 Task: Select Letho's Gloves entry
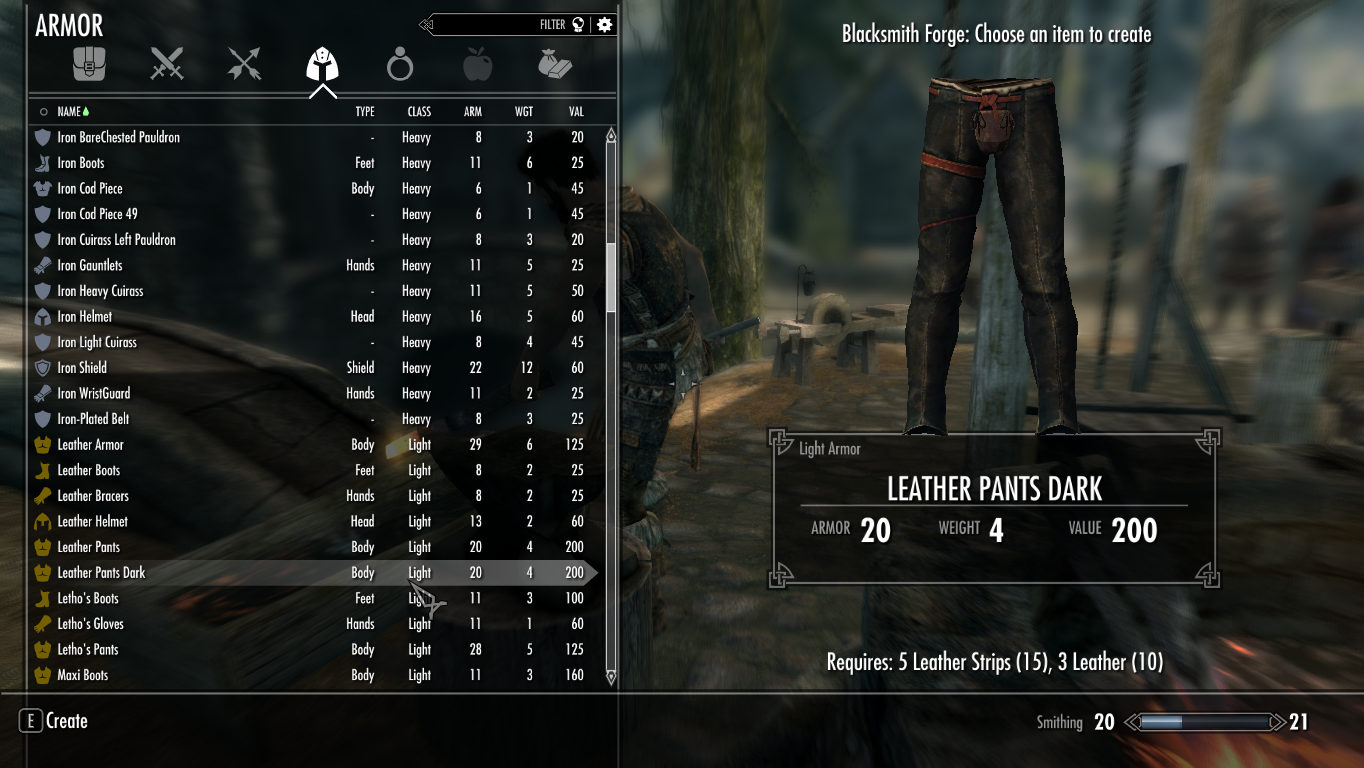coord(90,624)
